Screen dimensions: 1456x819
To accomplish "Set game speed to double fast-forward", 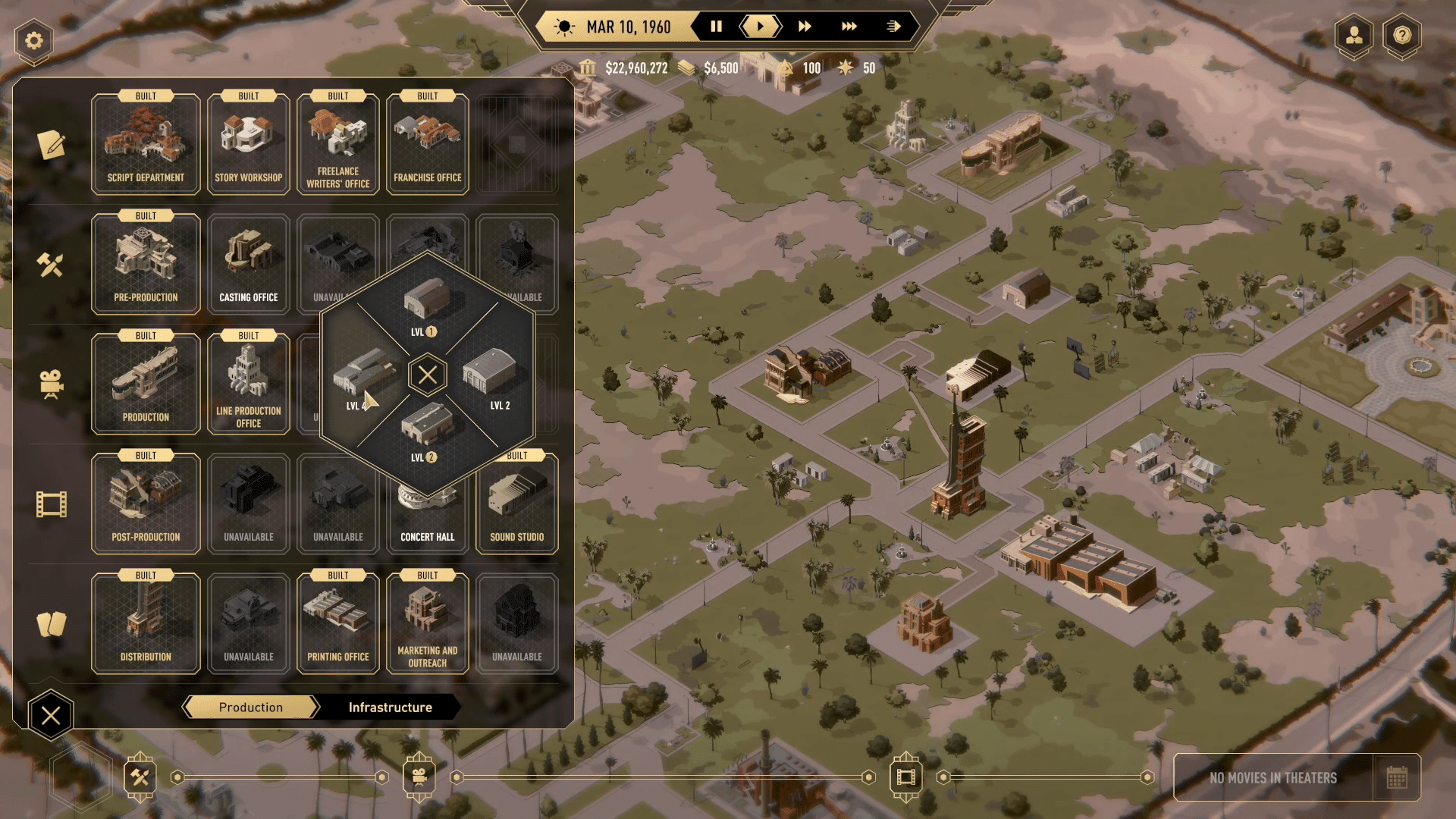I will pyautogui.click(x=805, y=27).
